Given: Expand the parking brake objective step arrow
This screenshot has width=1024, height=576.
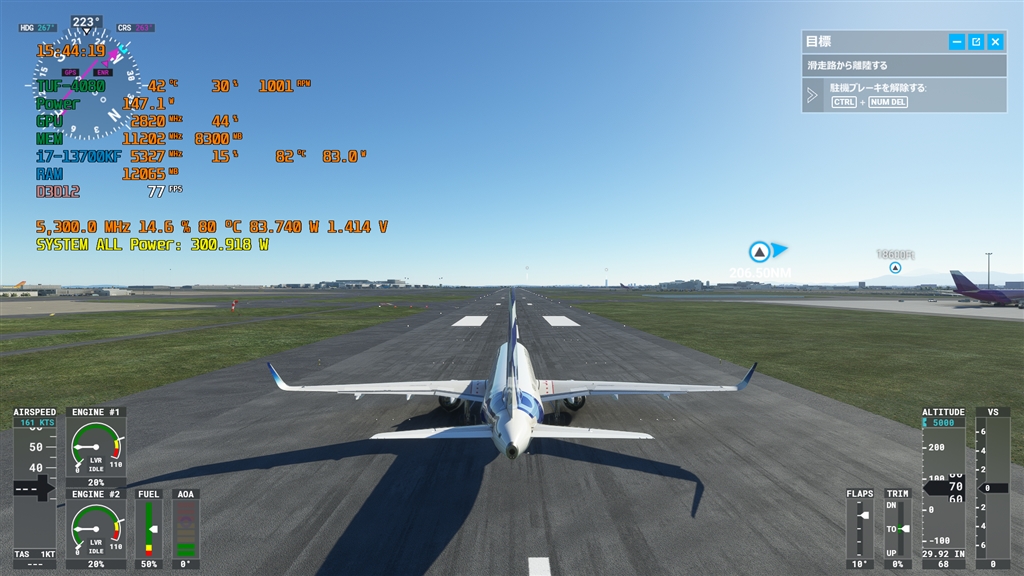Looking at the screenshot, I should (813, 96).
